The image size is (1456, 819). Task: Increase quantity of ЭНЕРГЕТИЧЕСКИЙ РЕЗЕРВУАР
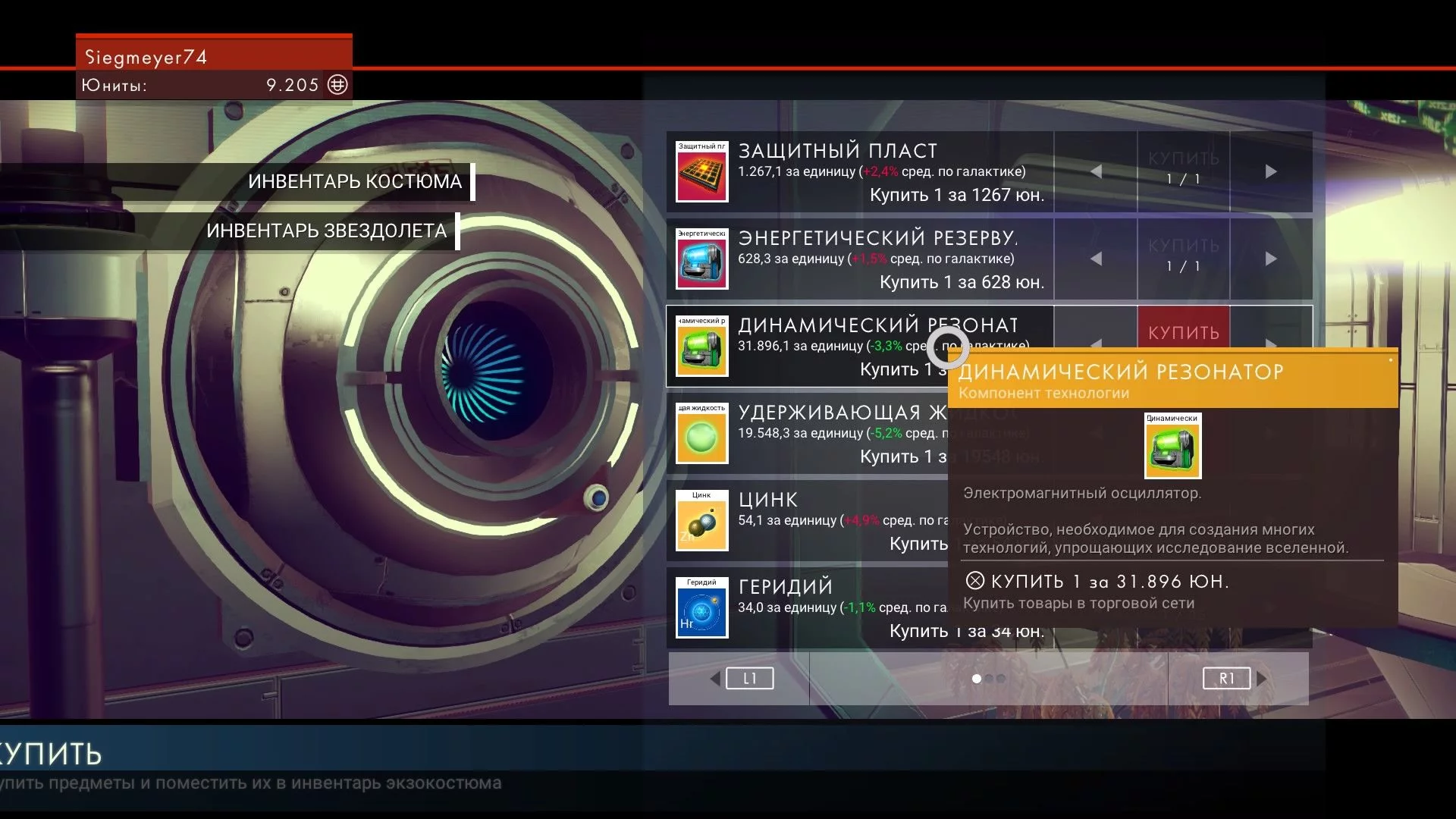(x=1271, y=259)
